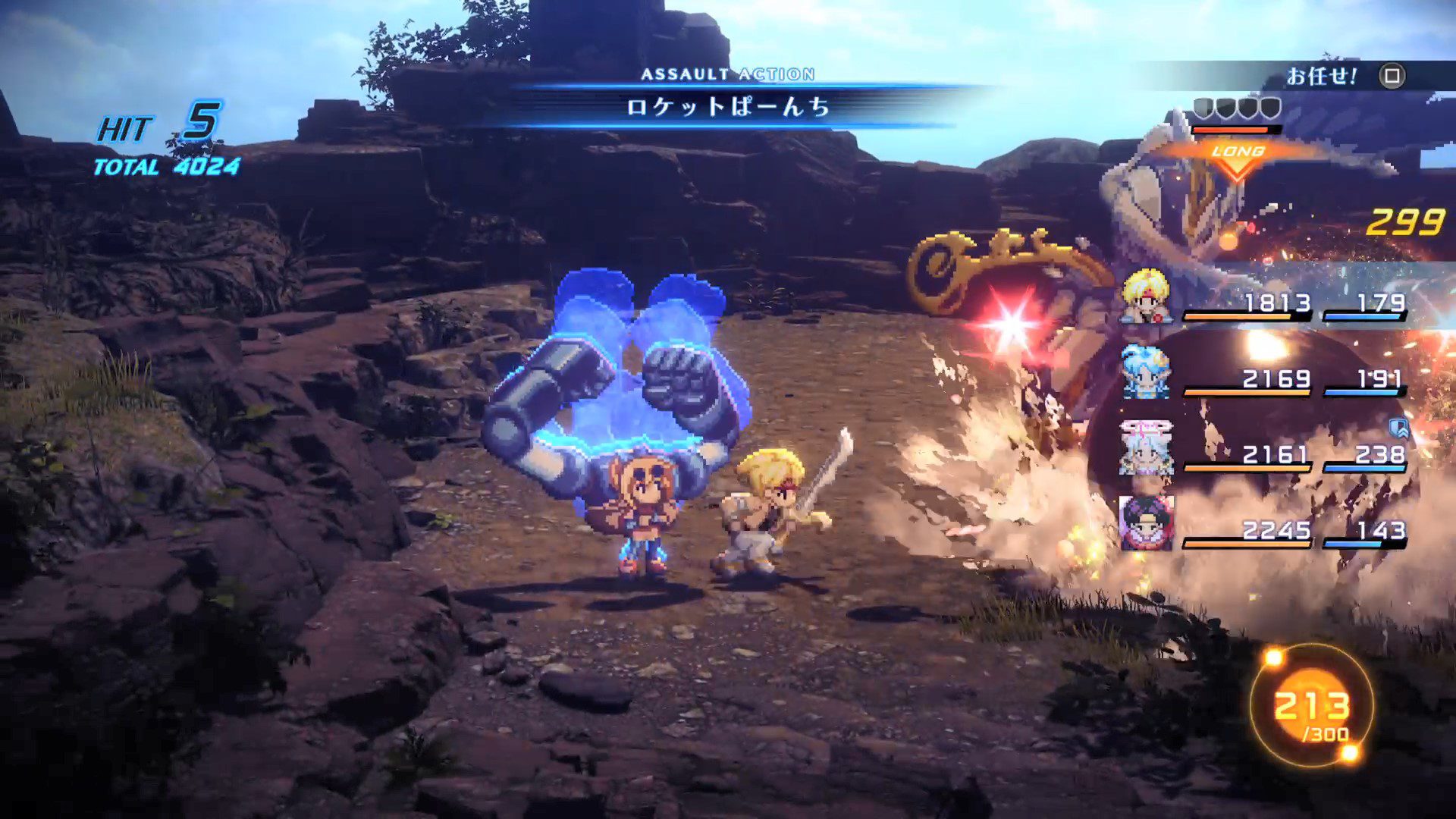Select the blonde swordsman party portrait
The width and height of the screenshot is (1456, 819).
[x=1146, y=296]
